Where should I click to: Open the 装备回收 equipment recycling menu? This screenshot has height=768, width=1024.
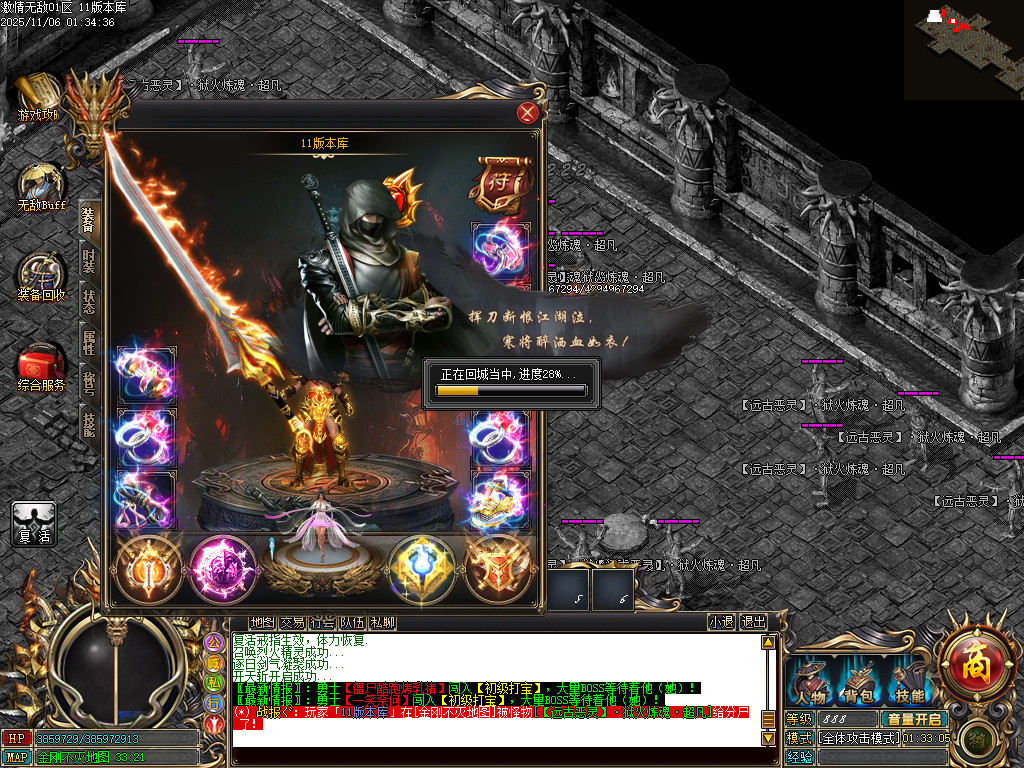pos(41,277)
